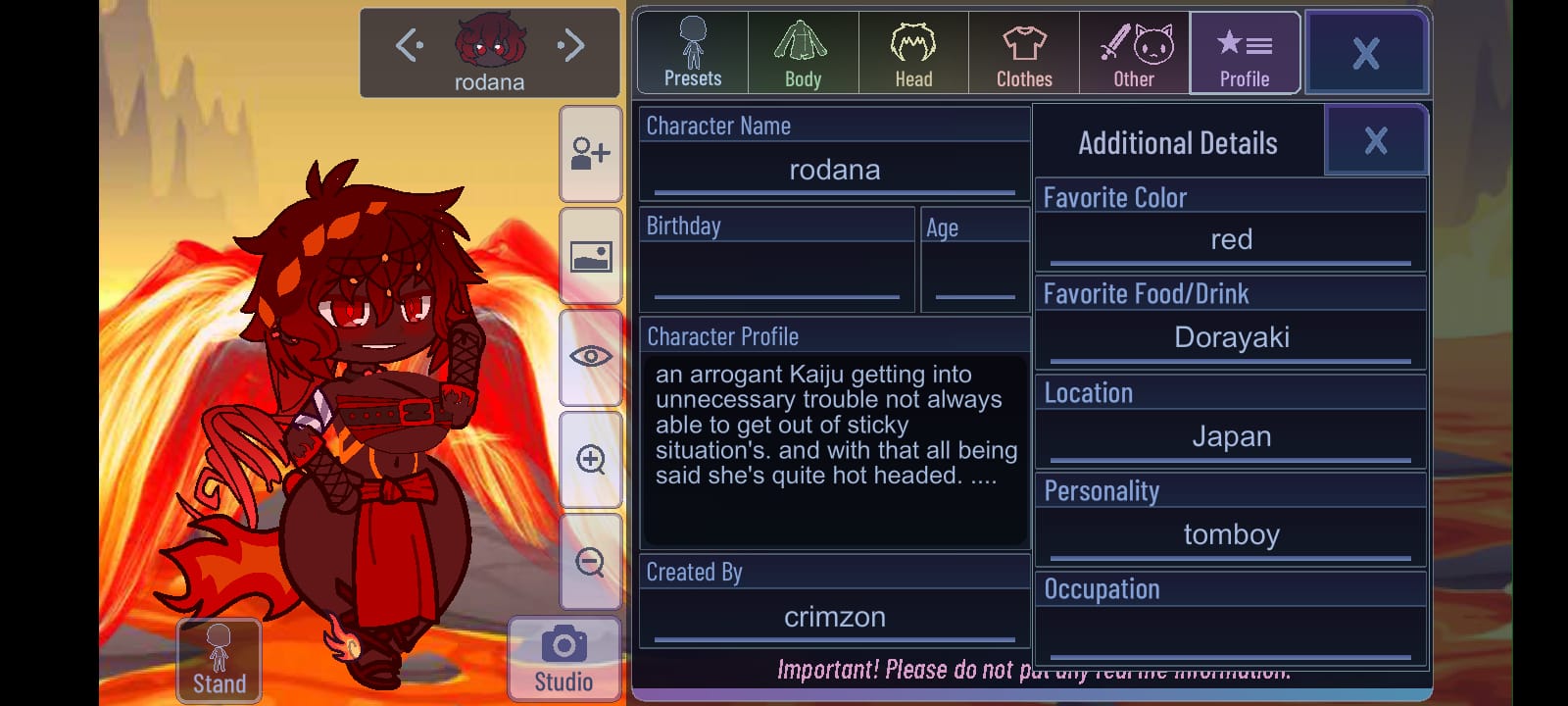This screenshot has height=706, width=1568.
Task: Select the Profile tab
Action: point(1245,53)
